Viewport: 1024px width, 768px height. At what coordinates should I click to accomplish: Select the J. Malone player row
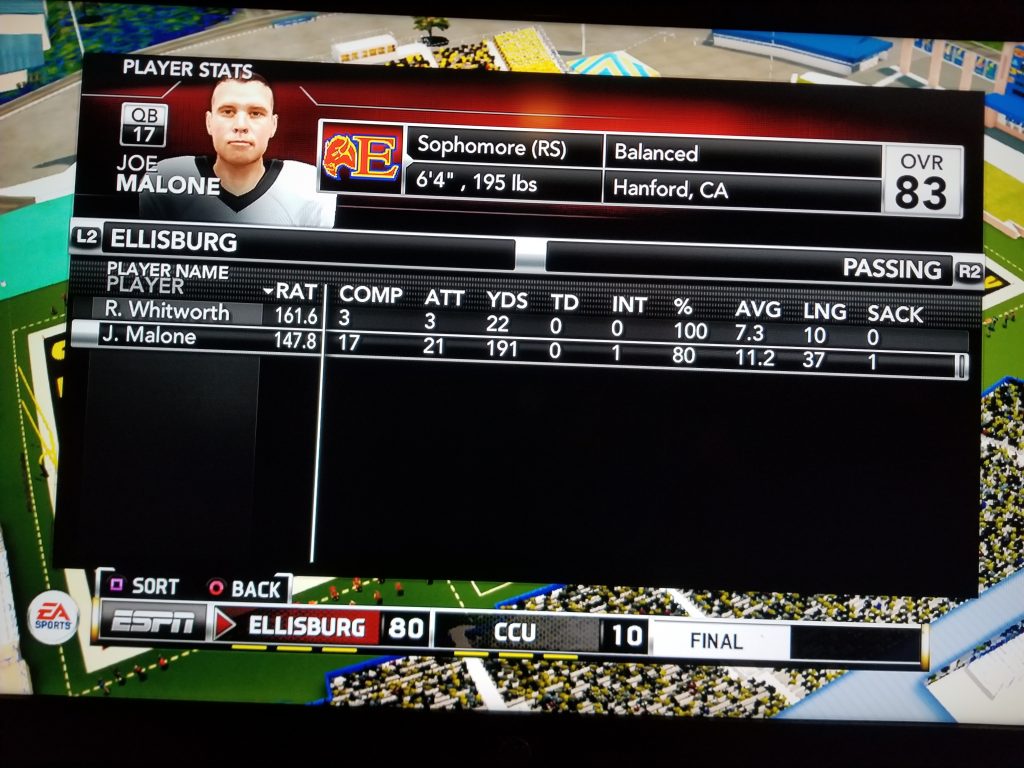(150, 337)
